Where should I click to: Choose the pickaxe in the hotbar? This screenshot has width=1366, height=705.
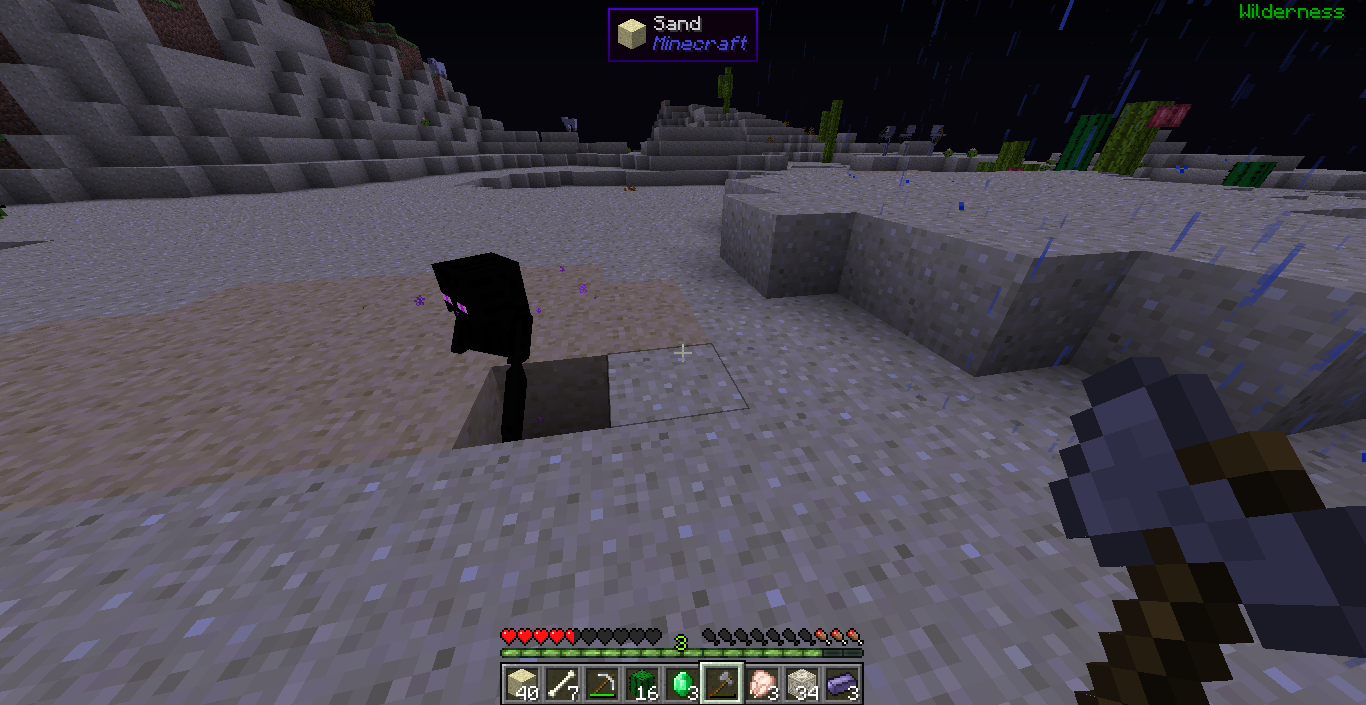point(600,684)
